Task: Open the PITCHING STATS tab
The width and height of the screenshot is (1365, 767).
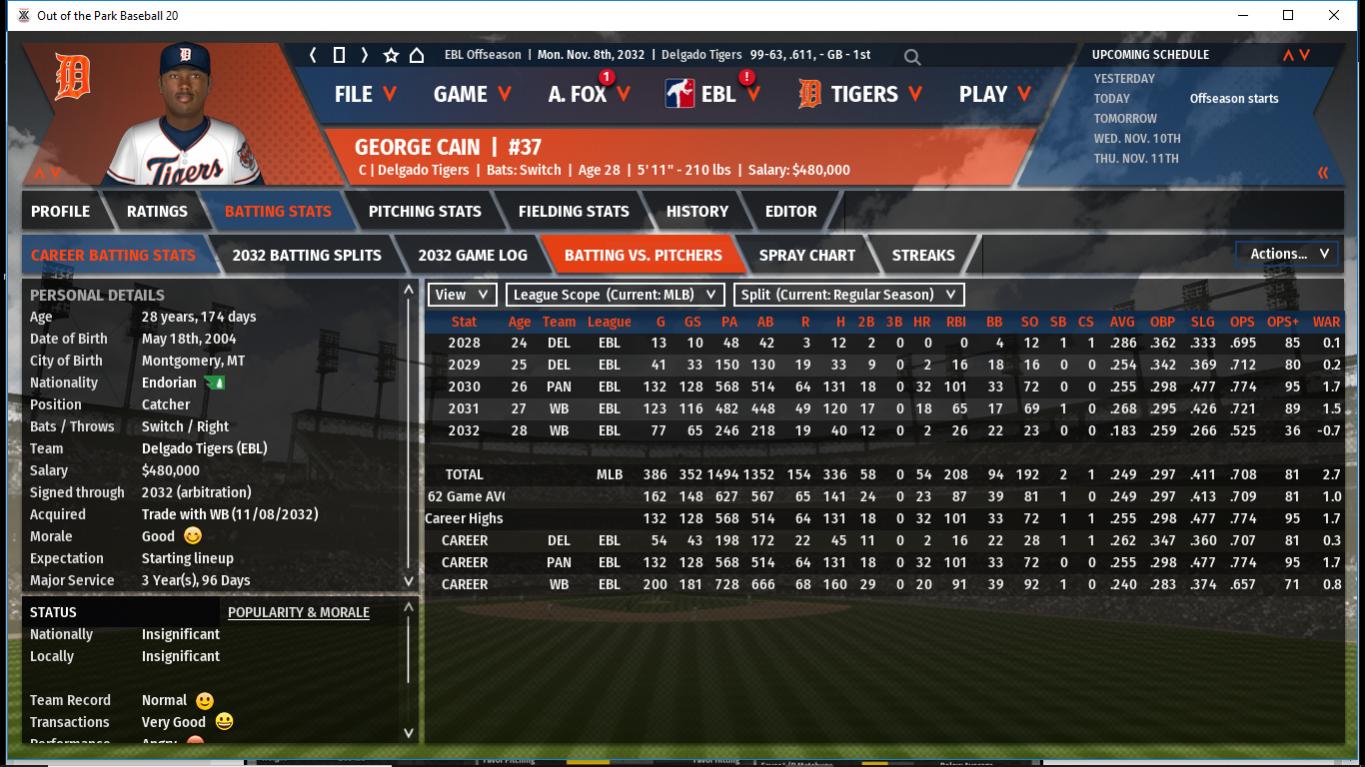Action: tap(424, 211)
